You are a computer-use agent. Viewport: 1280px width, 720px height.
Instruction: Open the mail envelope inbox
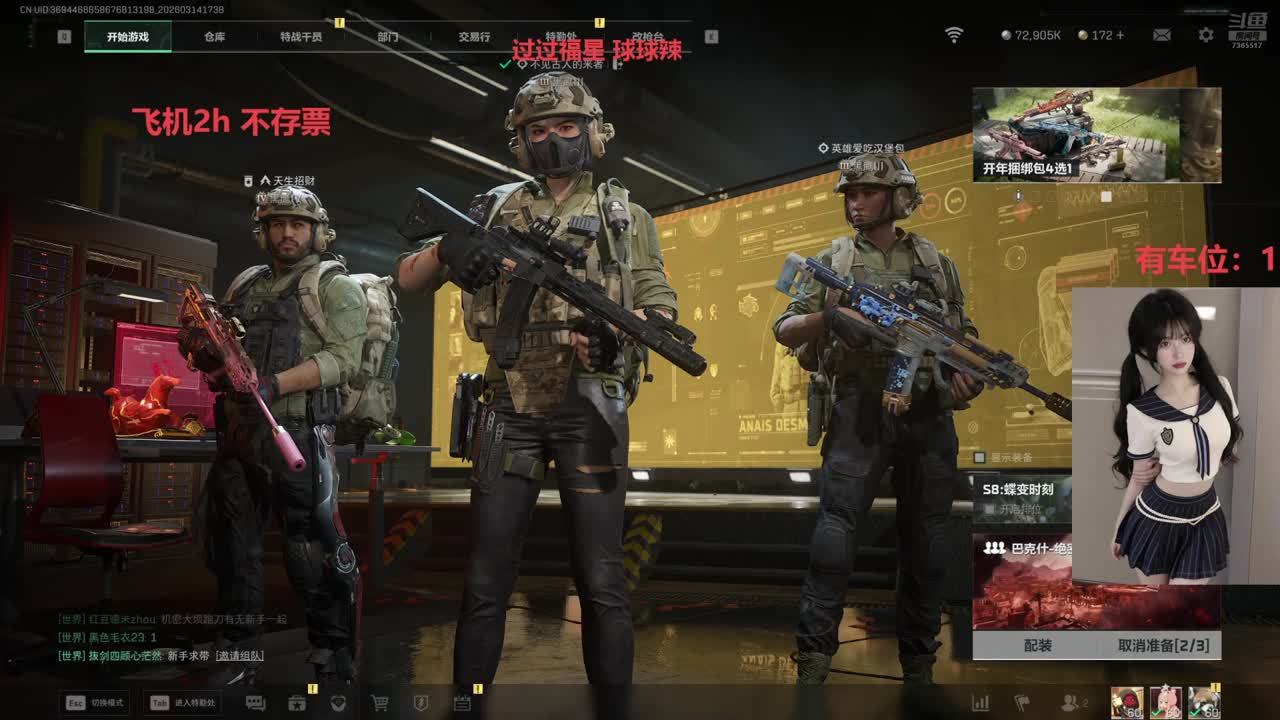point(1161,35)
